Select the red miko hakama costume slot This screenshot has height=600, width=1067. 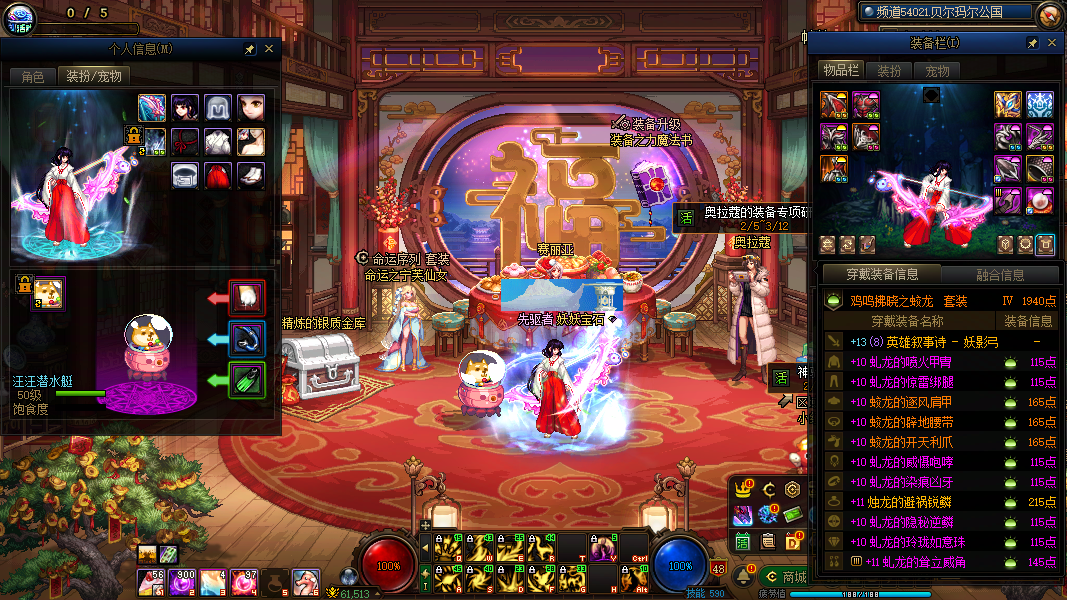(217, 175)
